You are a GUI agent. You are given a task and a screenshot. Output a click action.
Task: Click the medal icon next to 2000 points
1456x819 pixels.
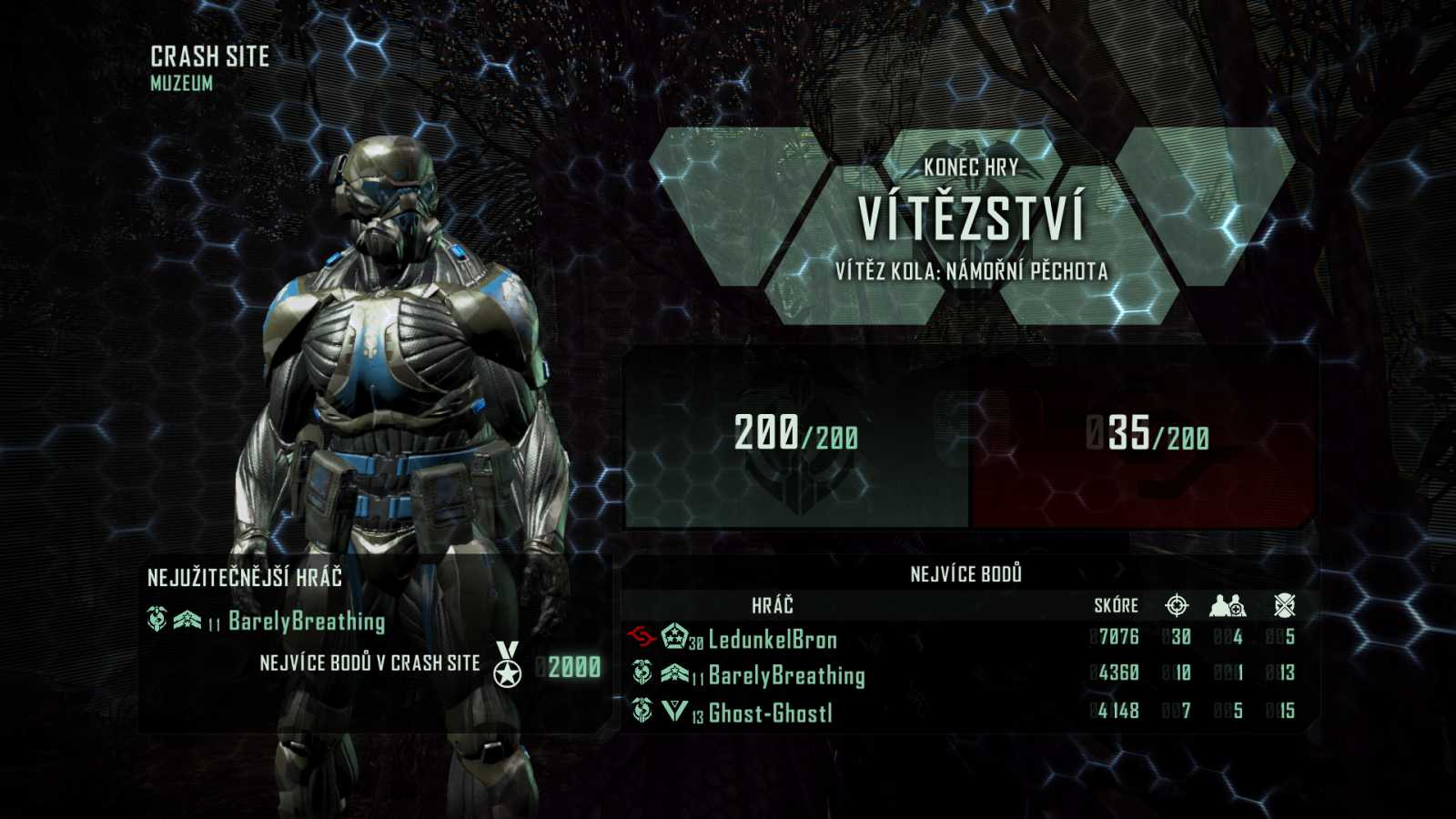pos(508,664)
